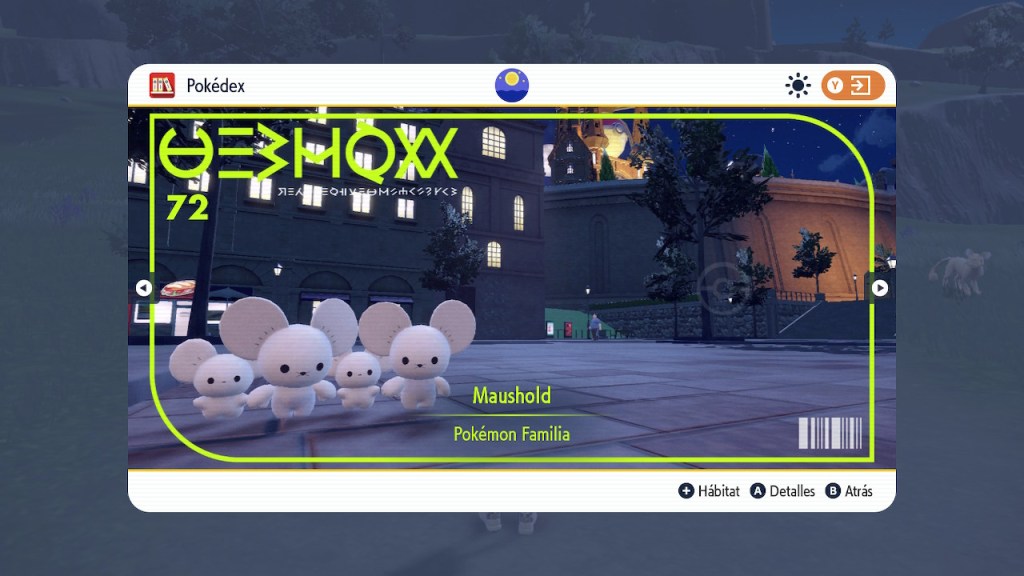This screenshot has height=576, width=1024.
Task: Go back with the Atrás option
Action: pyautogui.click(x=849, y=491)
